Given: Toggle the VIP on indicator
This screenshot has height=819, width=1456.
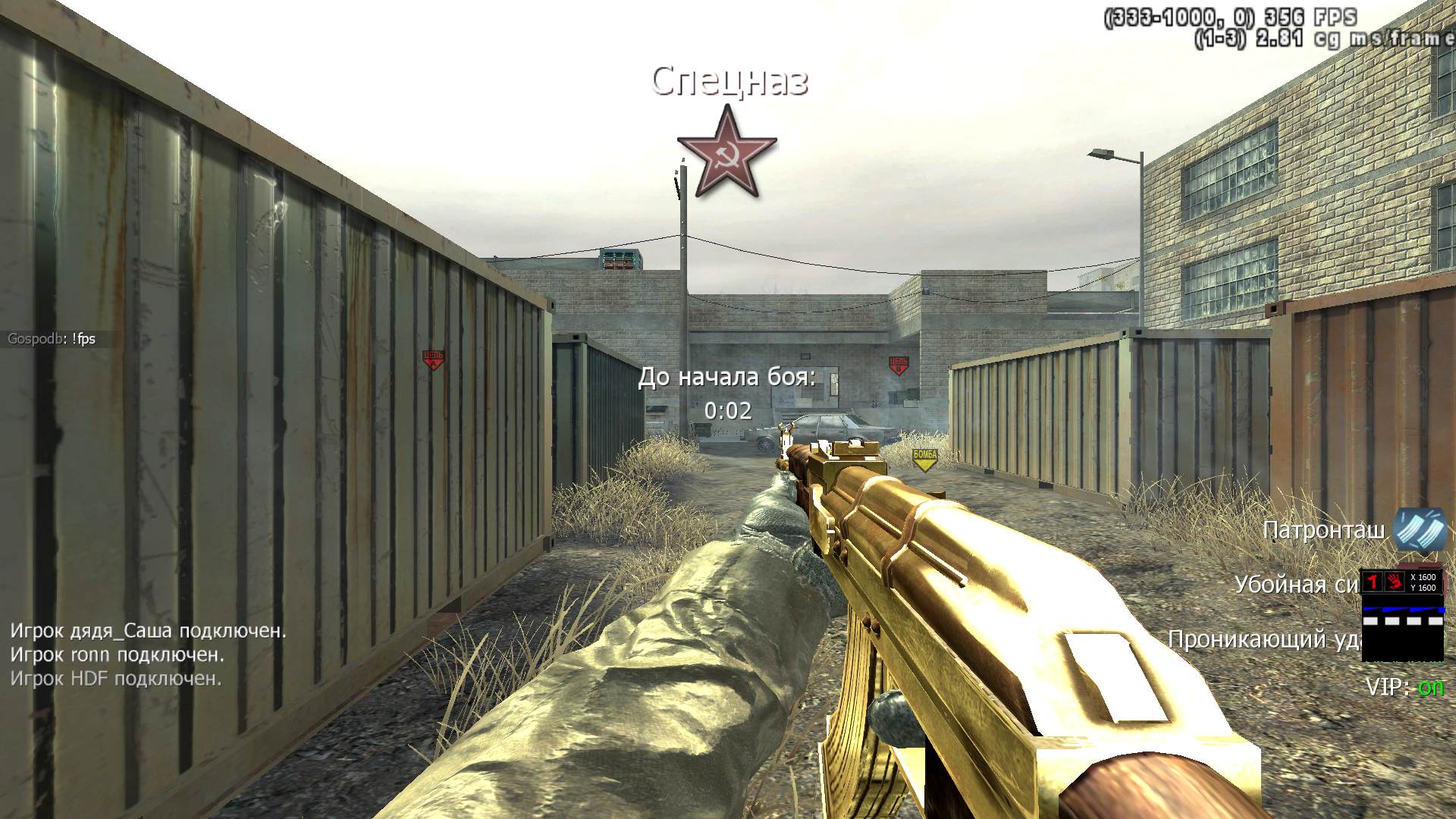Looking at the screenshot, I should (x=1404, y=687).
